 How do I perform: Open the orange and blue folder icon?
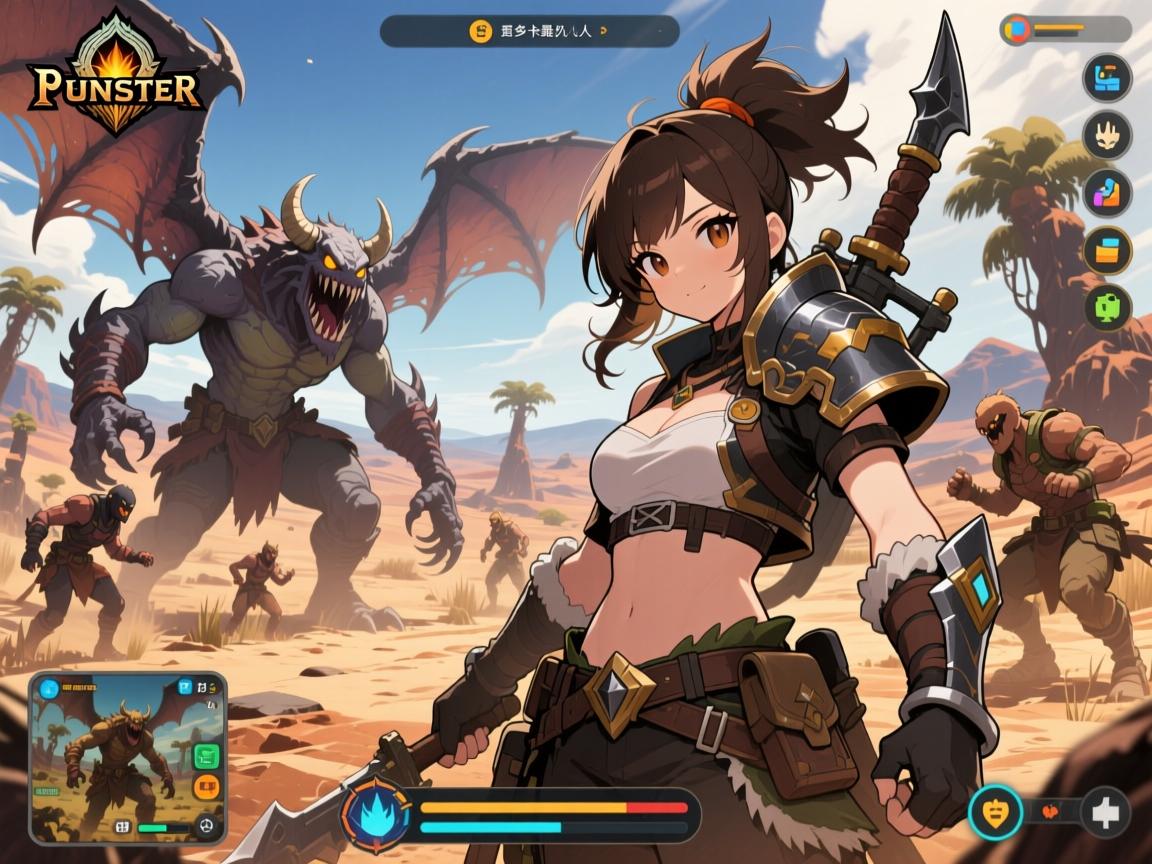[x=1107, y=249]
